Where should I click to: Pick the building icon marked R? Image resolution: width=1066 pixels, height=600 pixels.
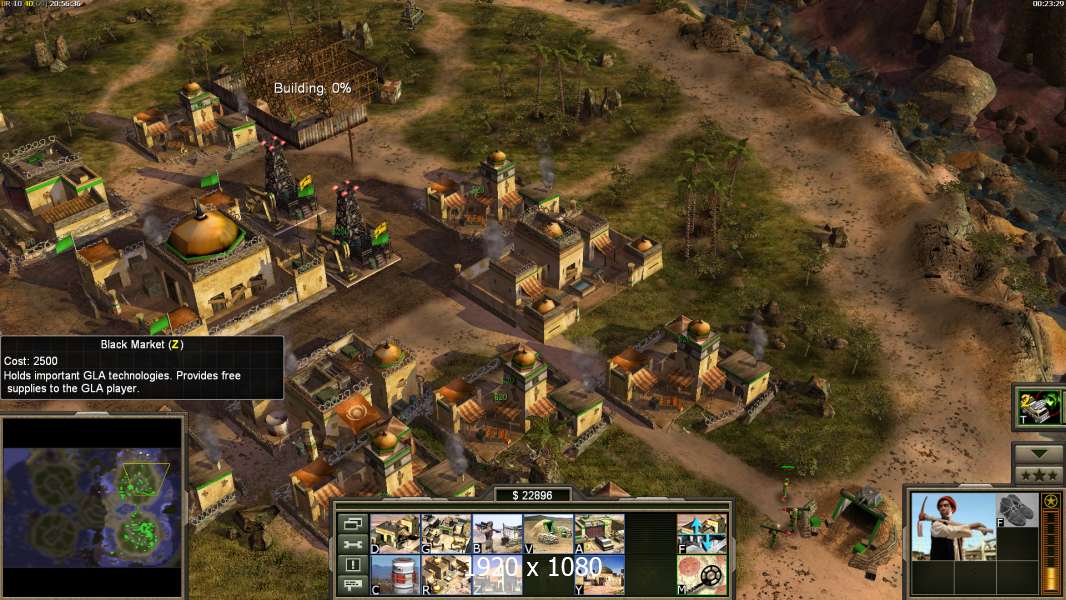pyautogui.click(x=446, y=574)
